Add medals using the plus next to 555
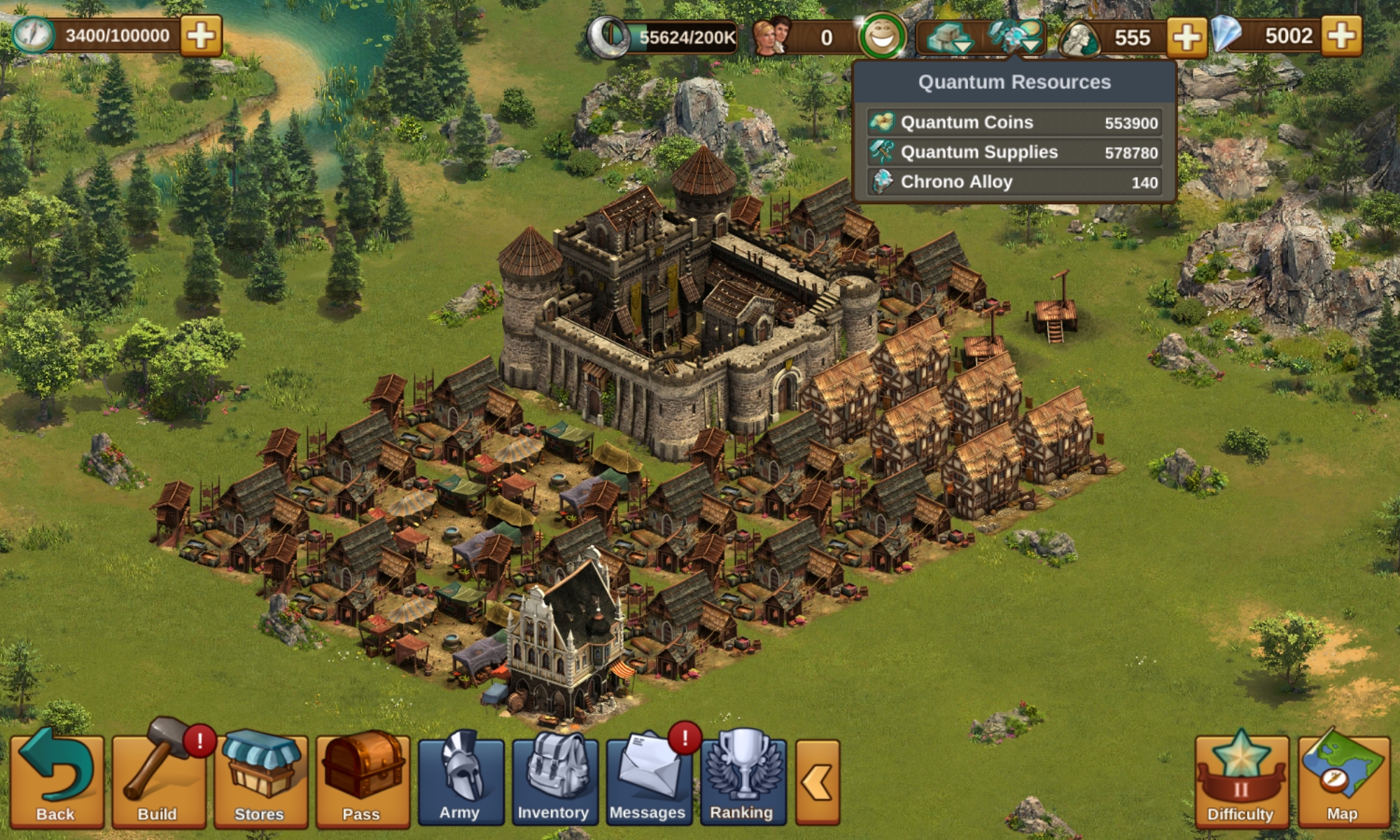 (1186, 36)
